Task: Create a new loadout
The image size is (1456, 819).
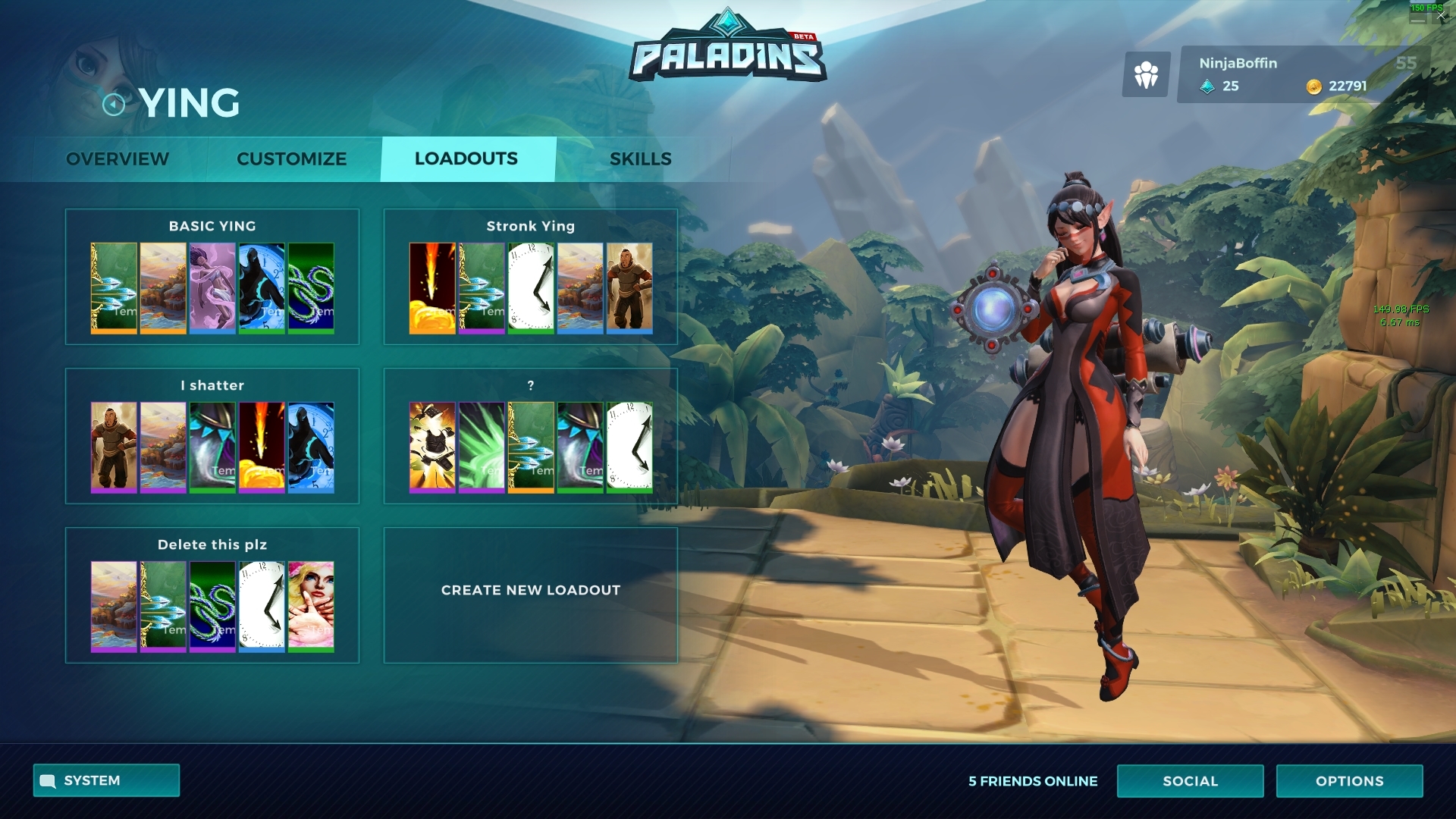Action: (530, 591)
